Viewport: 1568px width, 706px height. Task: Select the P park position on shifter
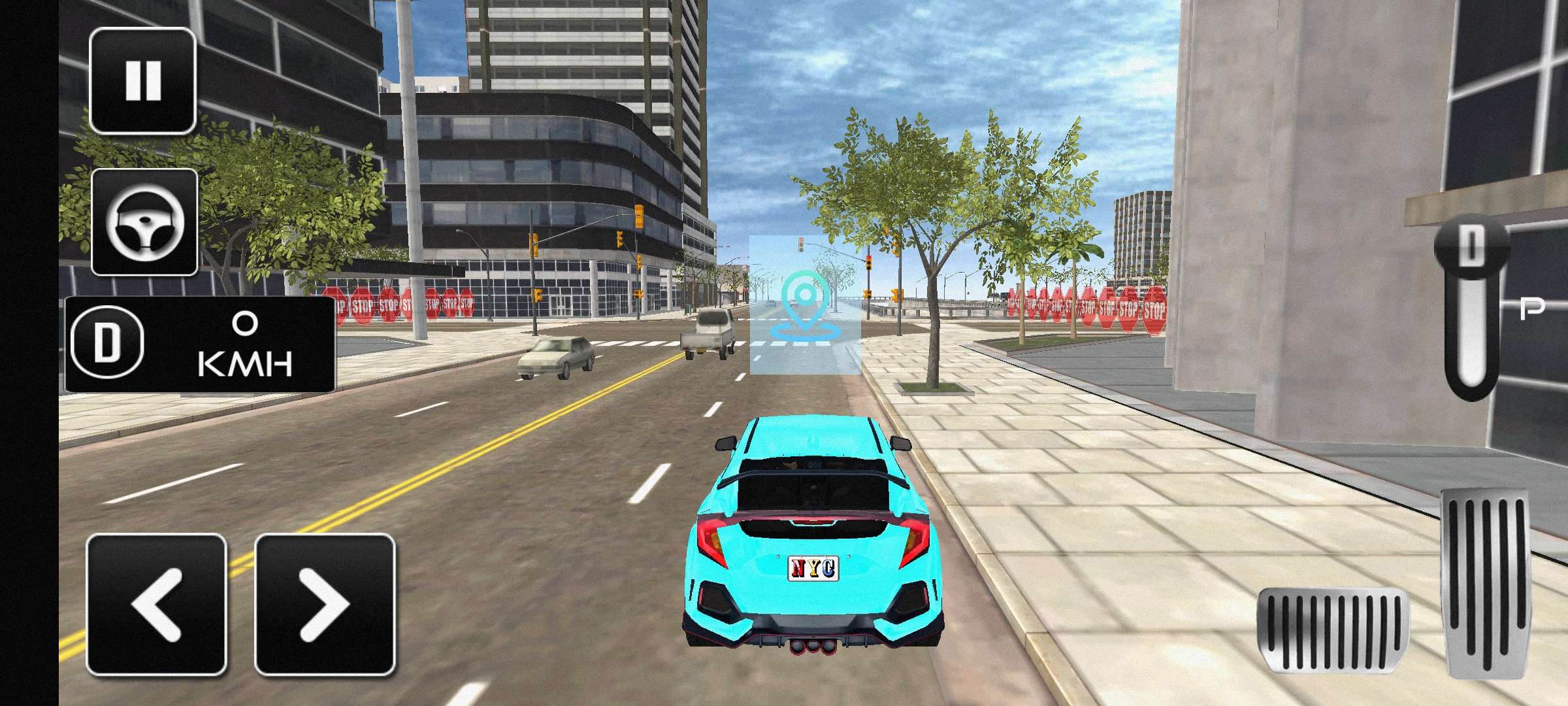tap(1531, 309)
